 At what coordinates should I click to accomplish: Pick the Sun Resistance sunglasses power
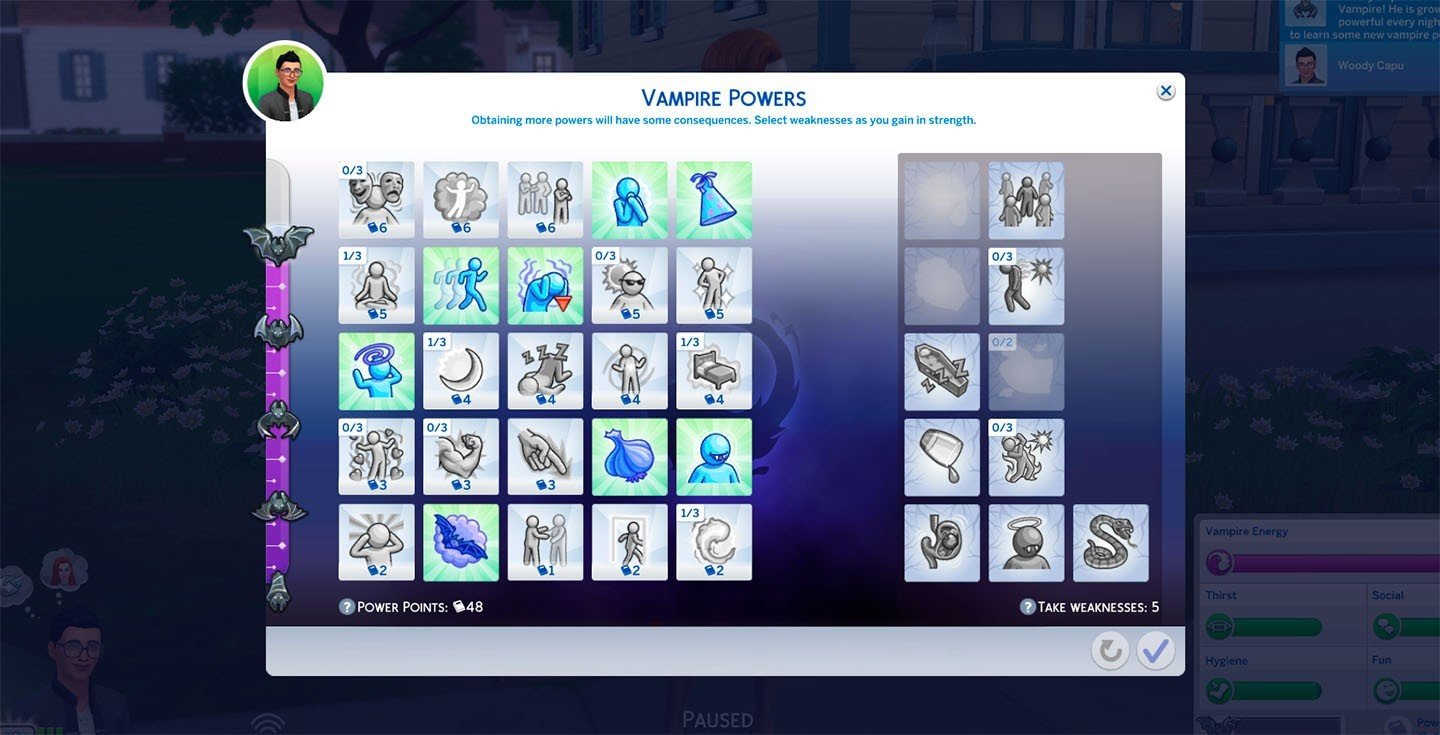pos(630,285)
